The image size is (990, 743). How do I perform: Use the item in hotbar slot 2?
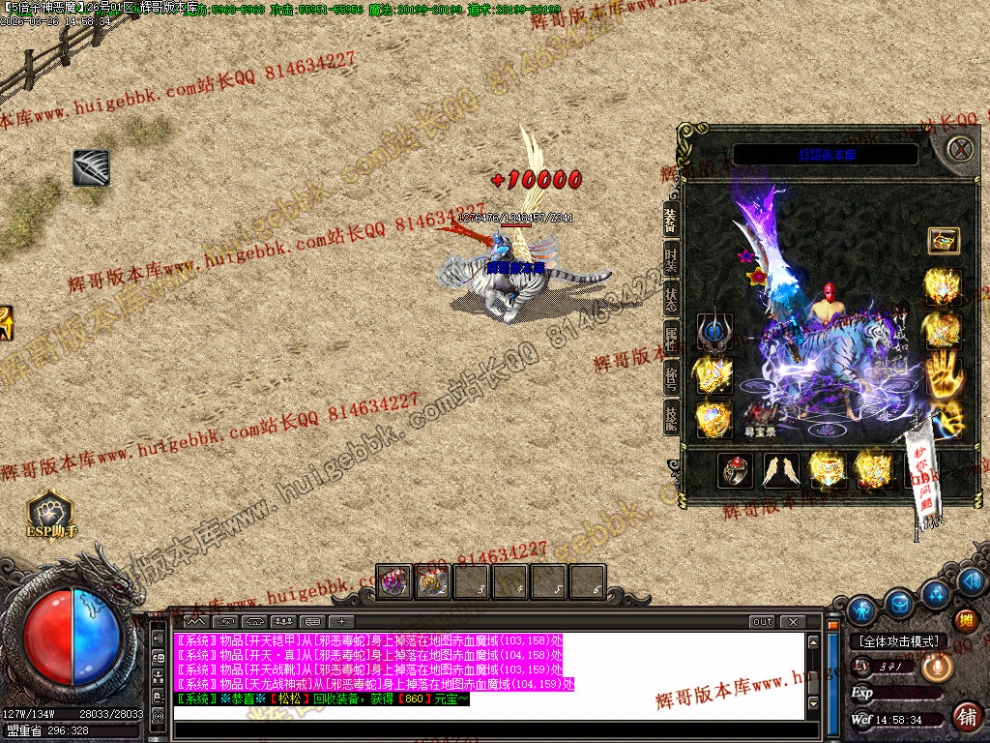tap(432, 582)
